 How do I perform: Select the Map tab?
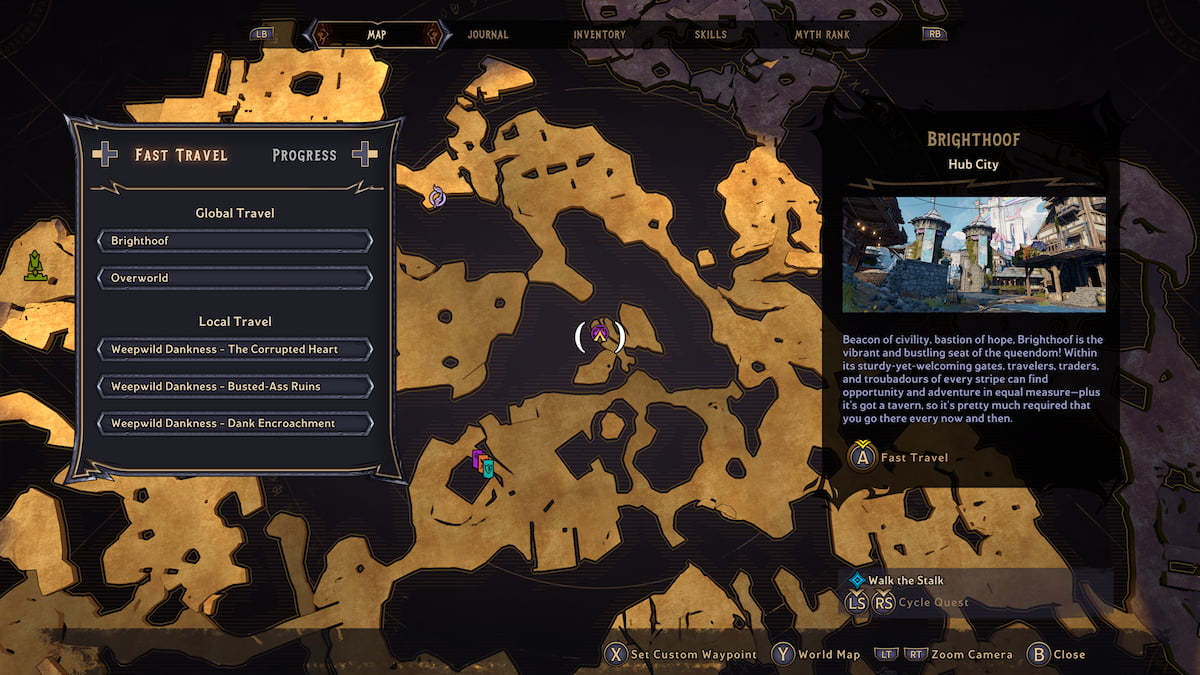point(376,35)
